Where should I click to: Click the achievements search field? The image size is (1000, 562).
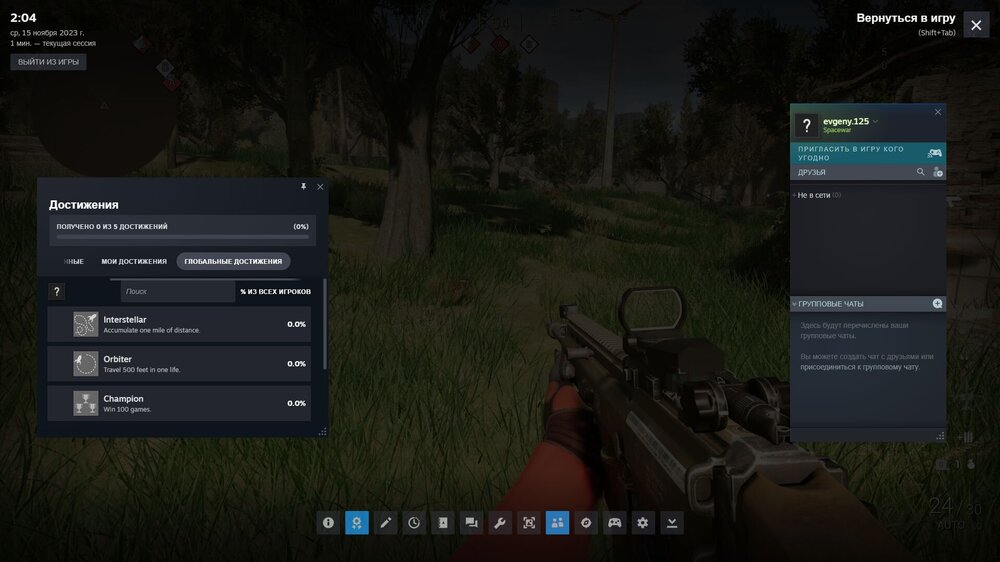[x=177, y=291]
